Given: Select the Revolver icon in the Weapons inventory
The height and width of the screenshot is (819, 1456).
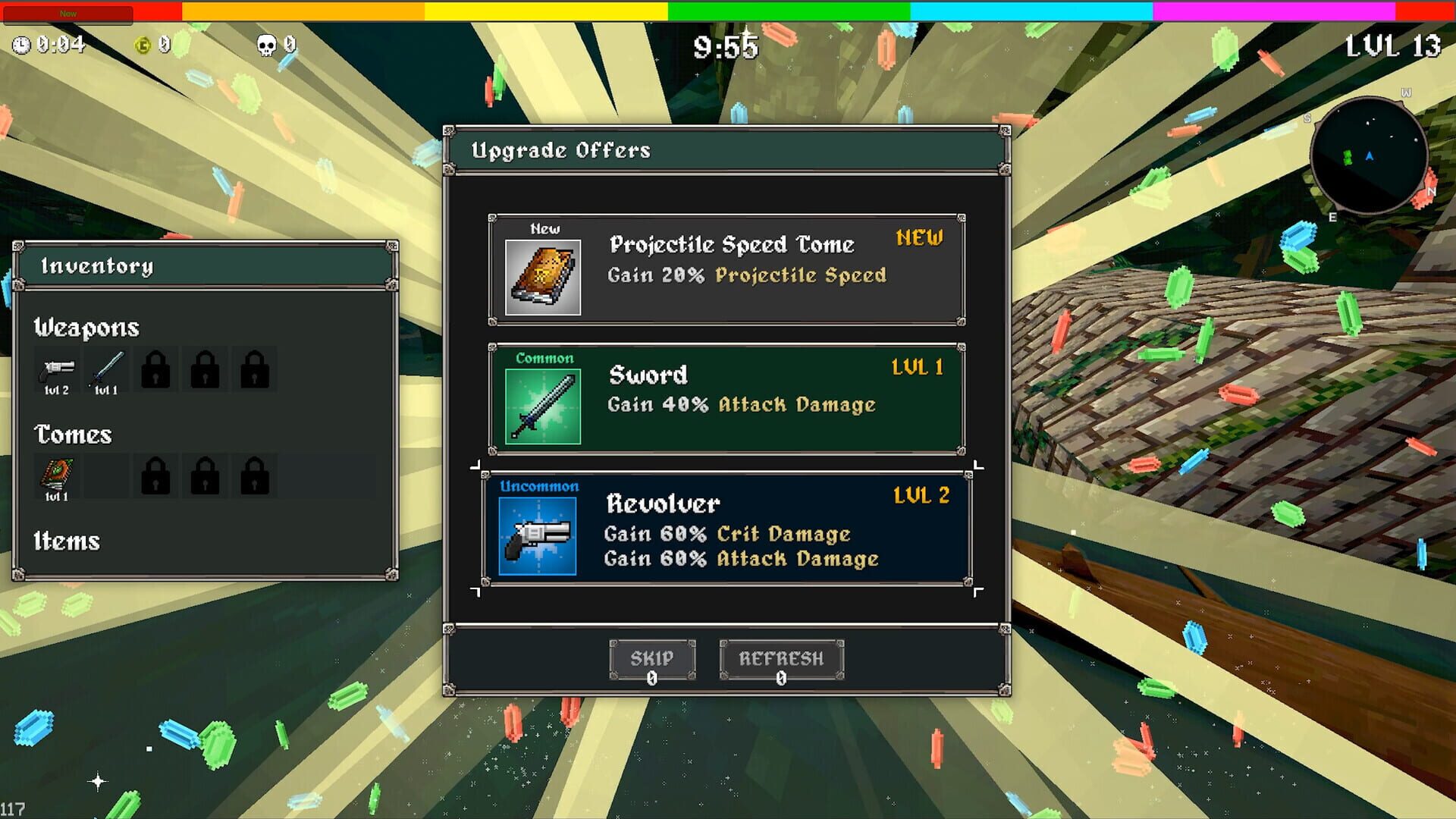Looking at the screenshot, I should click(57, 369).
